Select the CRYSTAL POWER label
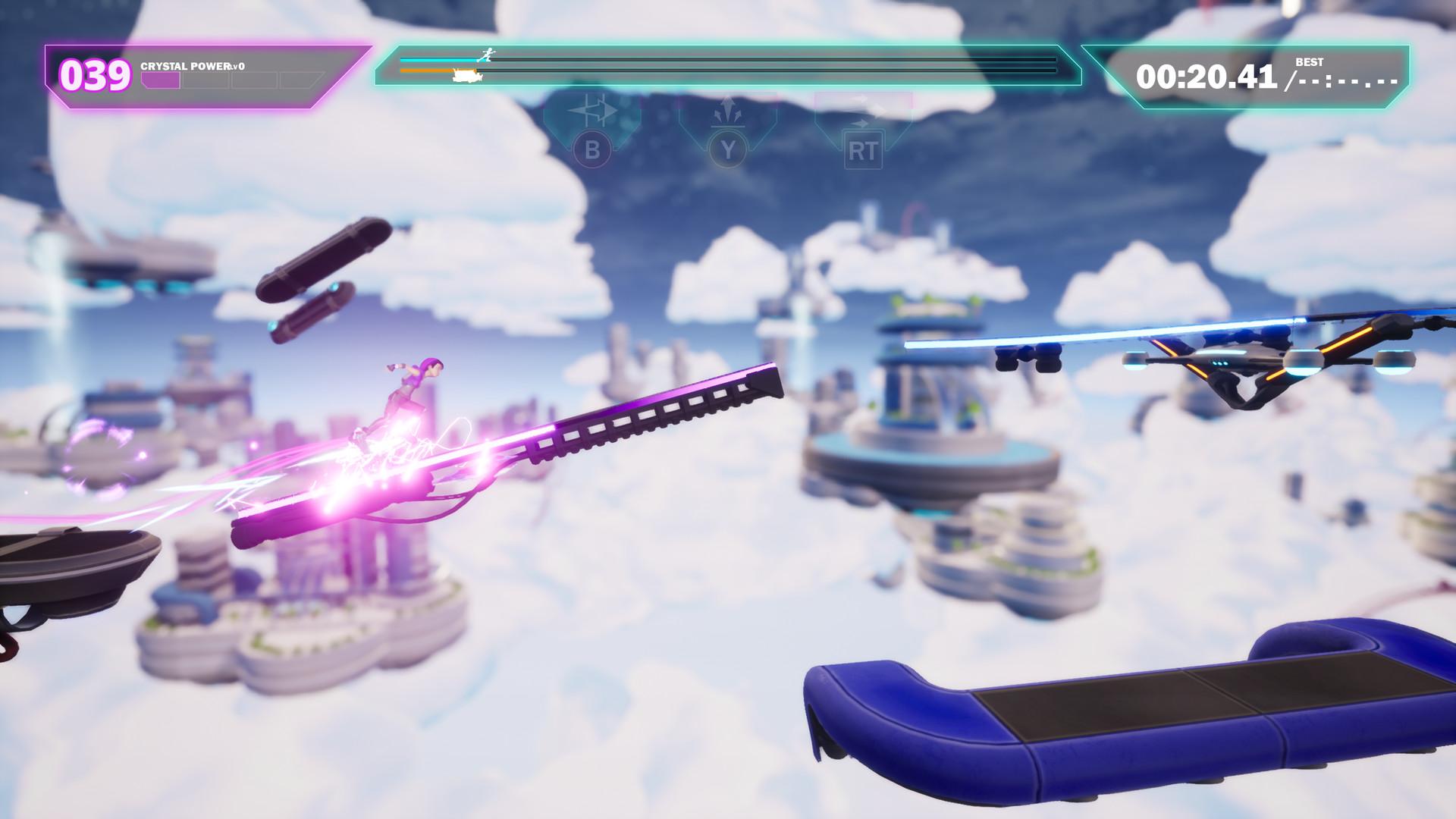1456x819 pixels. (x=184, y=66)
